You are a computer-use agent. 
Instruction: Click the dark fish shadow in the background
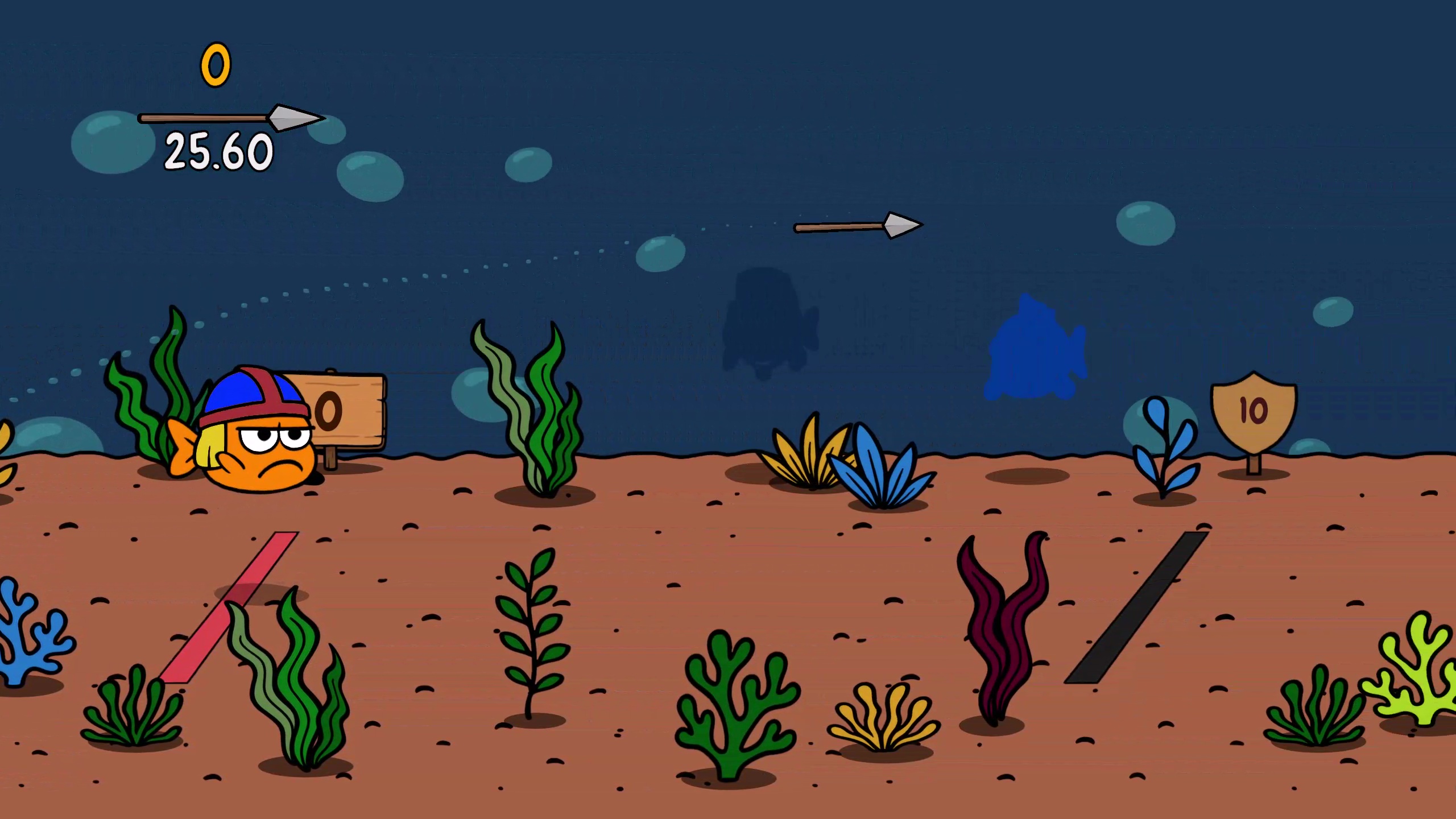coord(765,318)
